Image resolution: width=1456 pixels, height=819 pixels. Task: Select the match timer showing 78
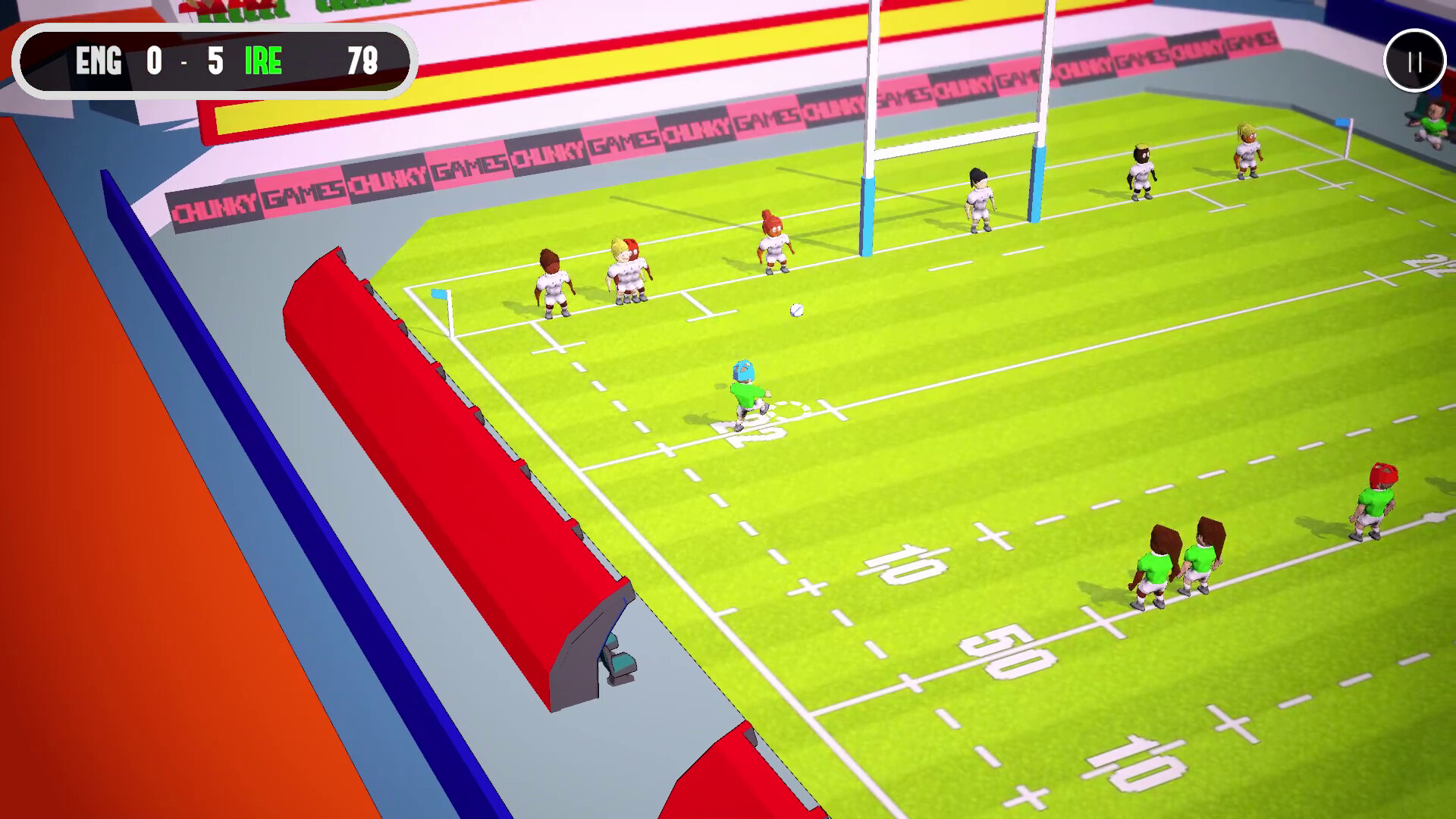click(x=362, y=64)
